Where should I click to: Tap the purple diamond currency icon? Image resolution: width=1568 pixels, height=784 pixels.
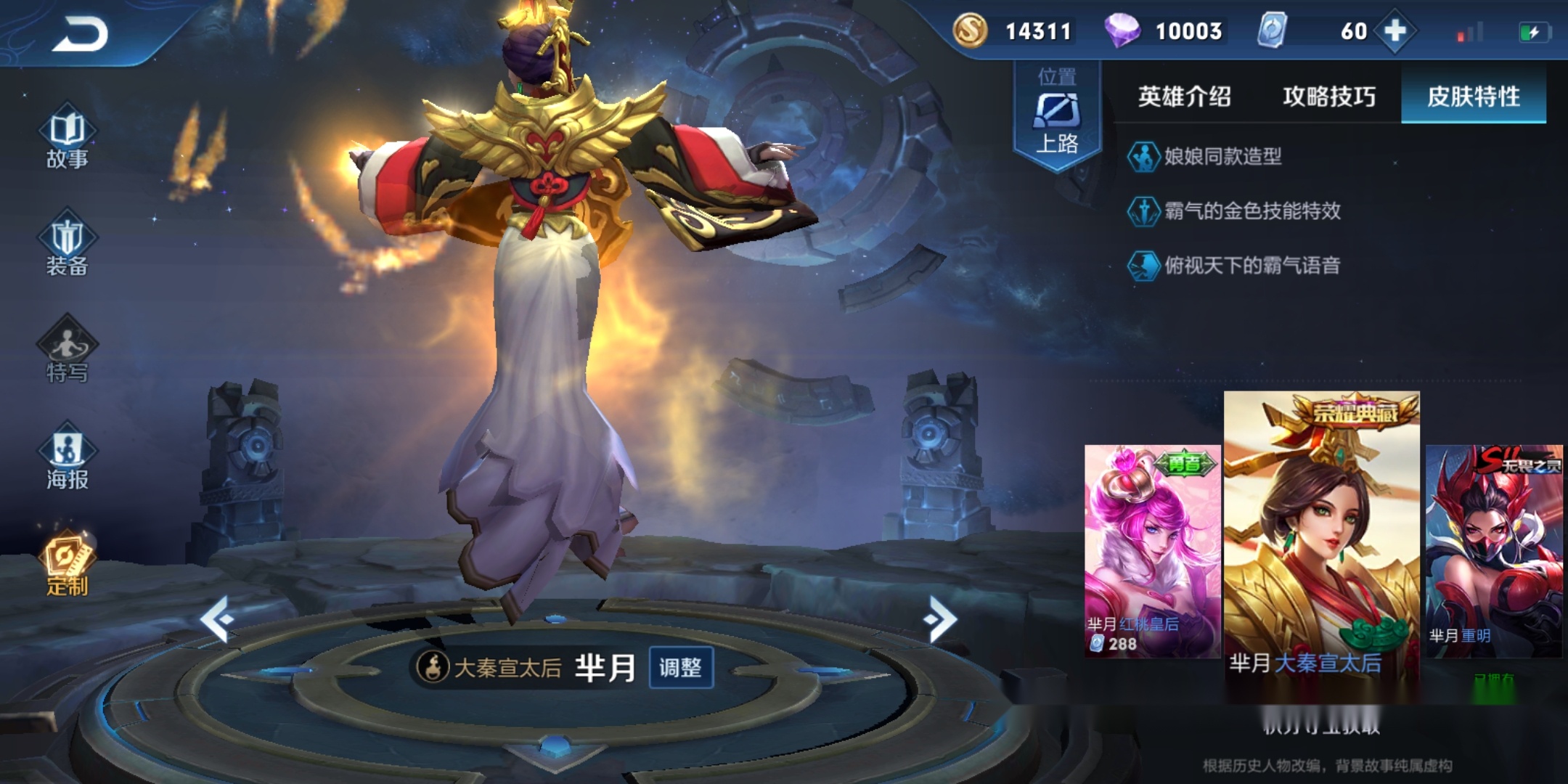tap(1122, 31)
